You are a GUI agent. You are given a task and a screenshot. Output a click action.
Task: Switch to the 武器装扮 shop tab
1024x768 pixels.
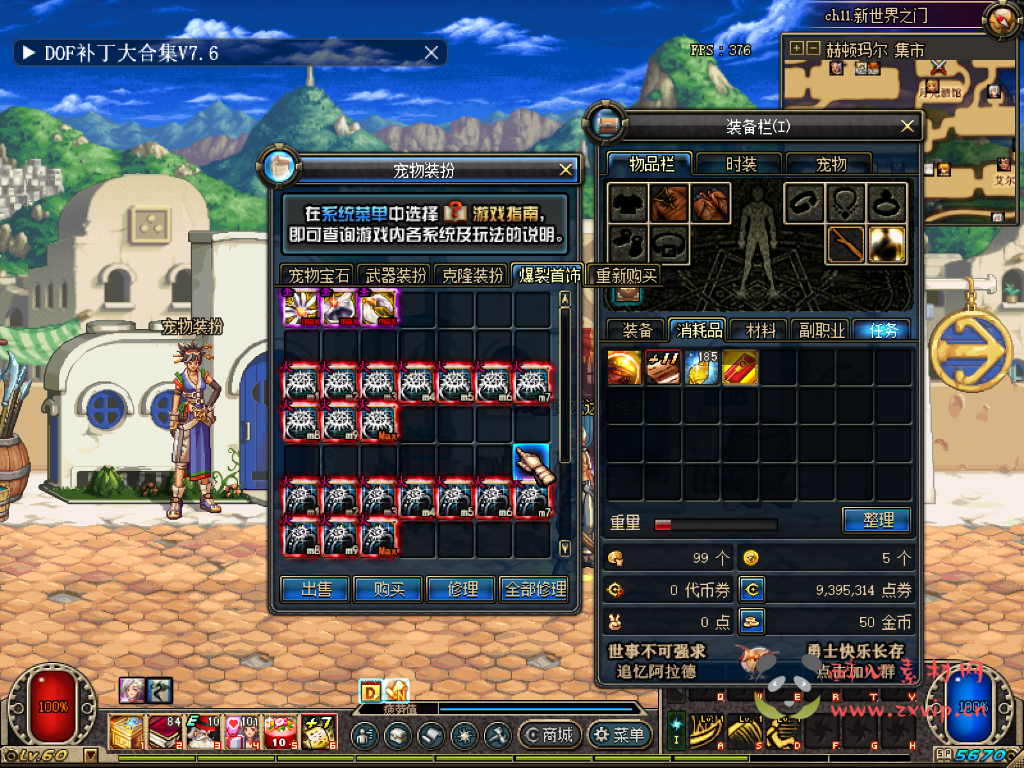(x=395, y=276)
